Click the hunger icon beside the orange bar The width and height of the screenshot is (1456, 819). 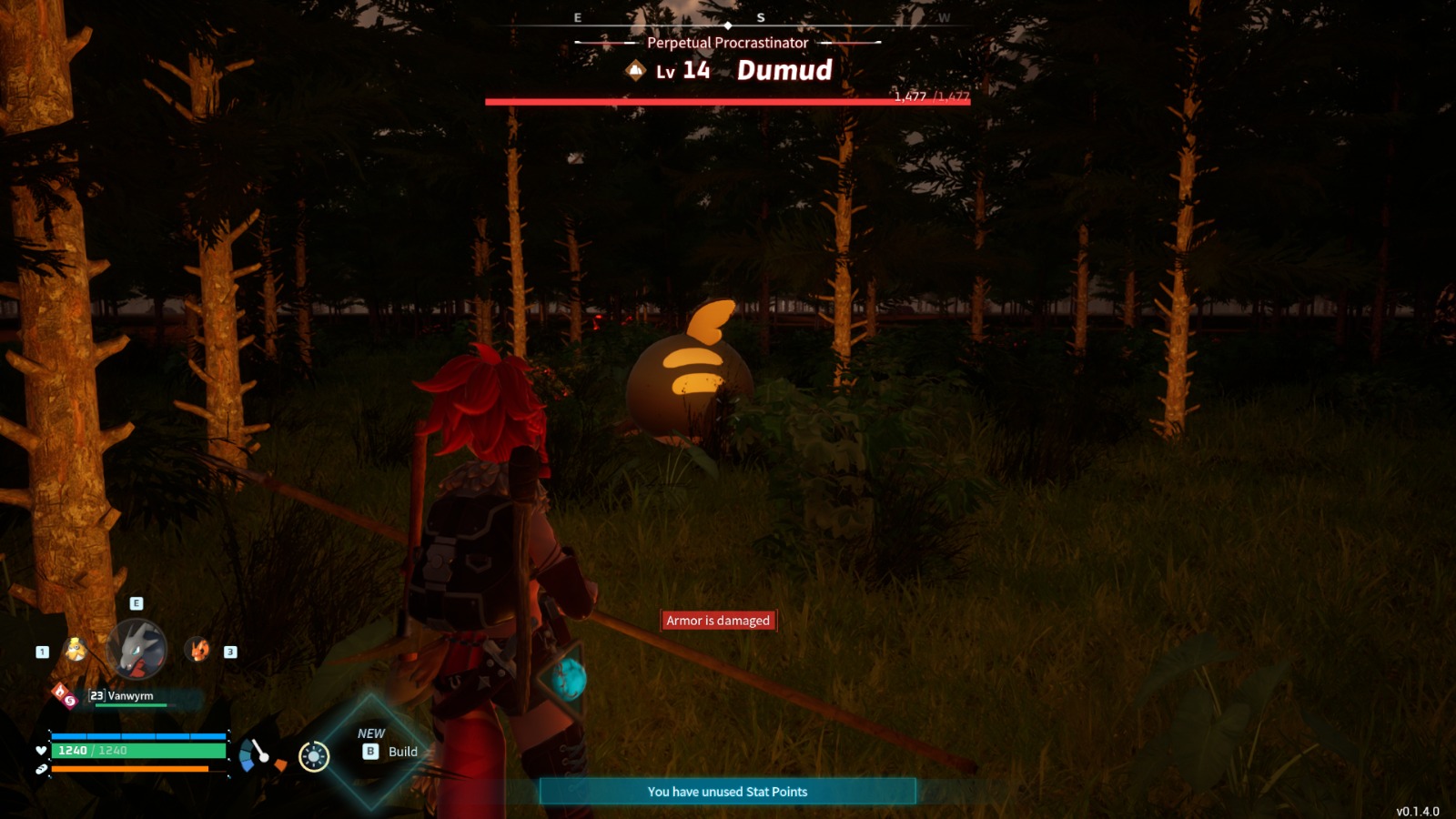pyautogui.click(x=43, y=769)
